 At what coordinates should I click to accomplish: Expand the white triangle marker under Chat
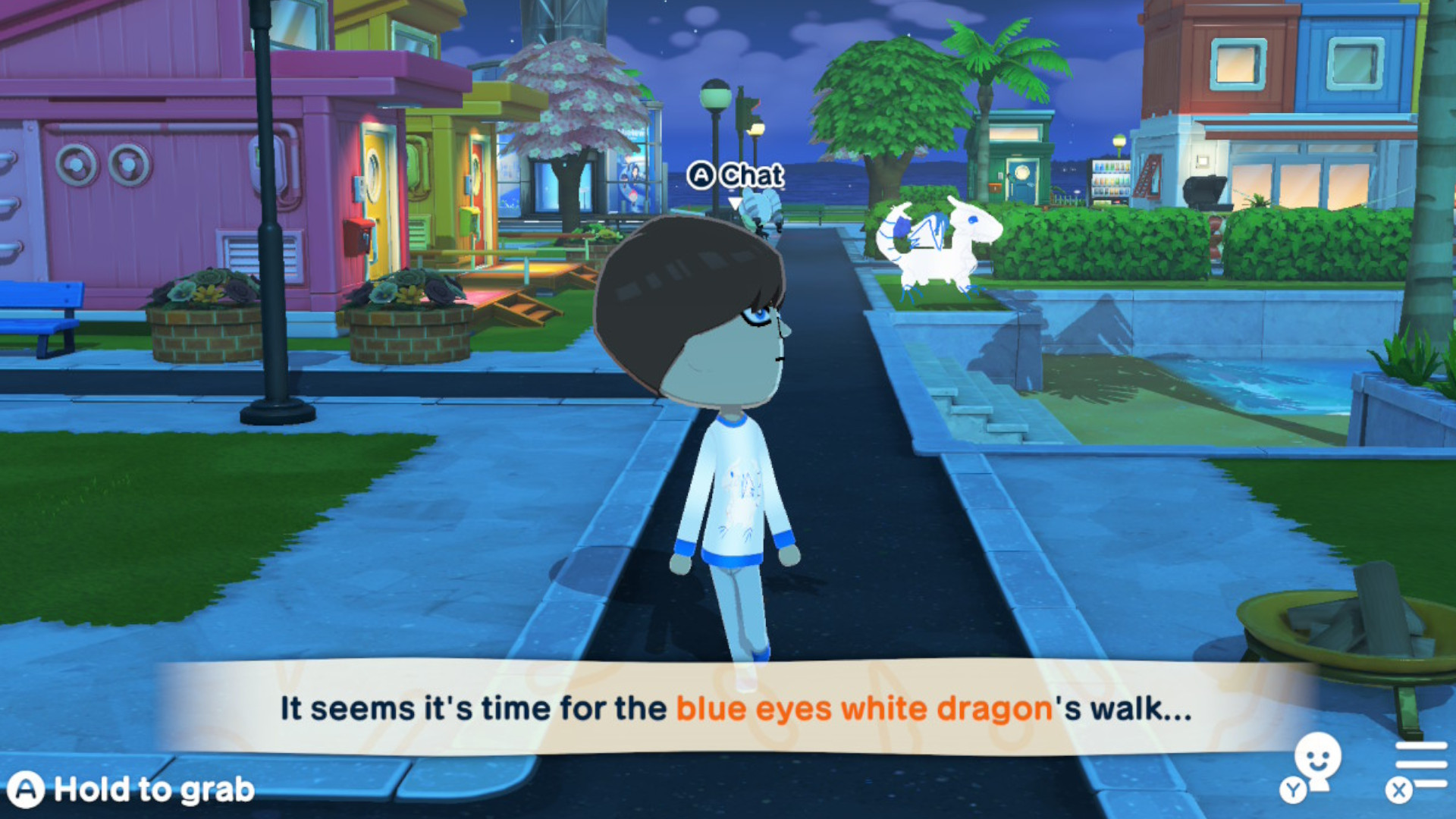pyautogui.click(x=736, y=203)
